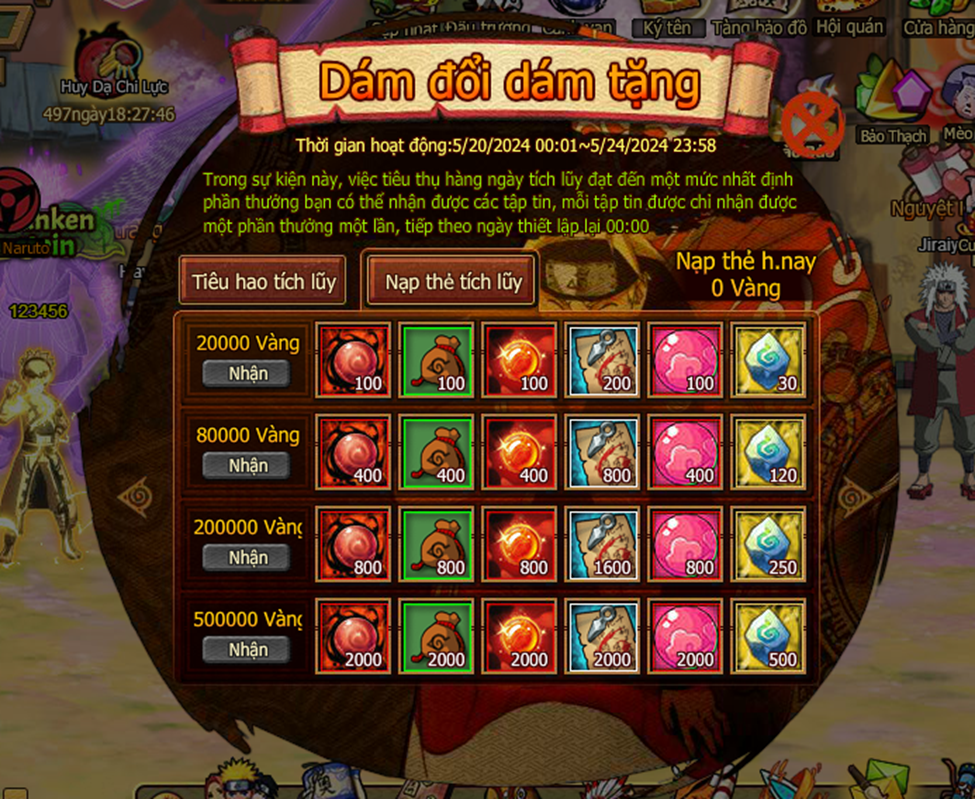The image size is (975, 799).
Task: Choose the crystal reward showing 250
Action: coord(769,543)
